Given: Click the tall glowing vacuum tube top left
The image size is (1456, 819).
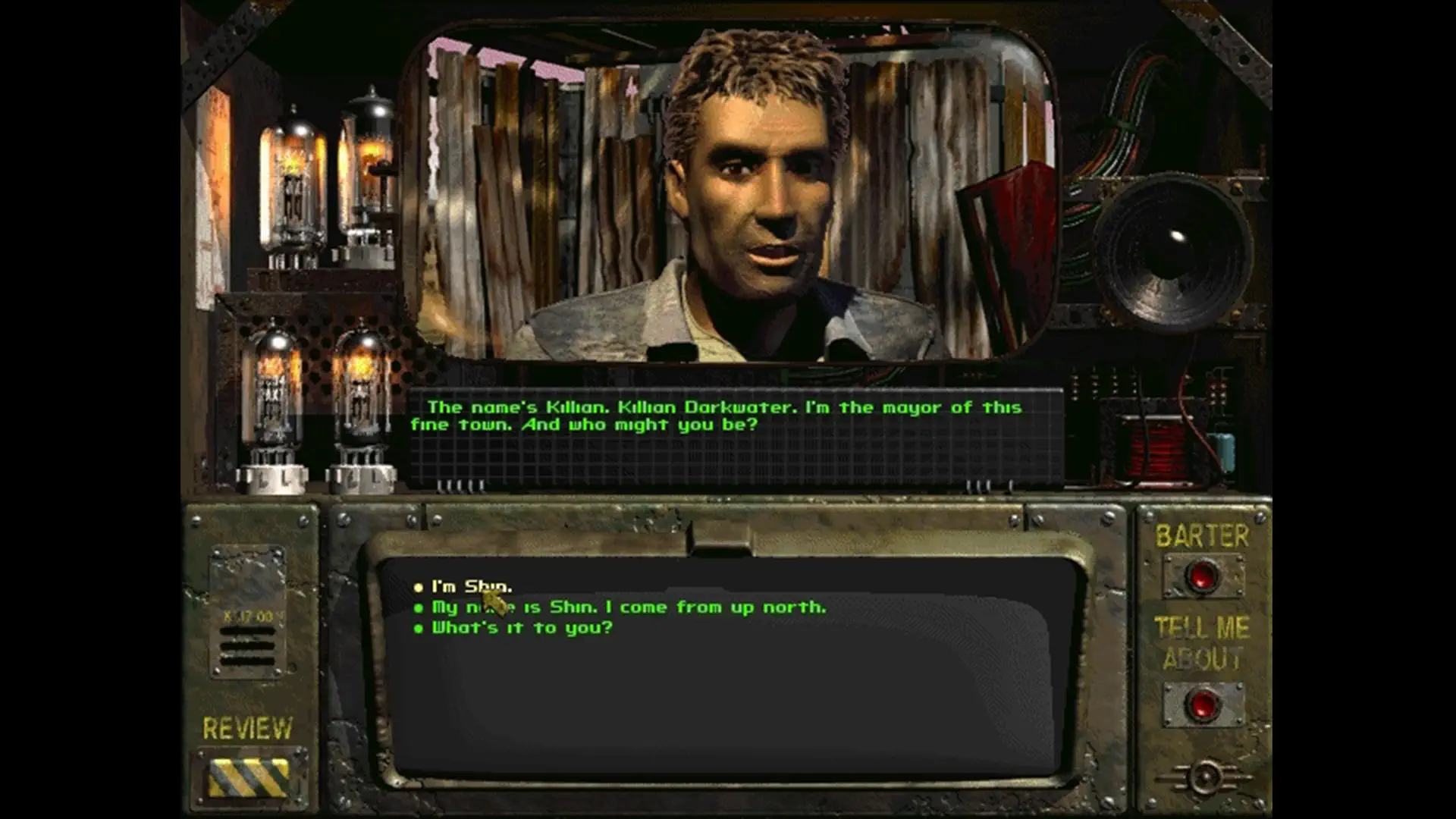Looking at the screenshot, I should [x=294, y=182].
